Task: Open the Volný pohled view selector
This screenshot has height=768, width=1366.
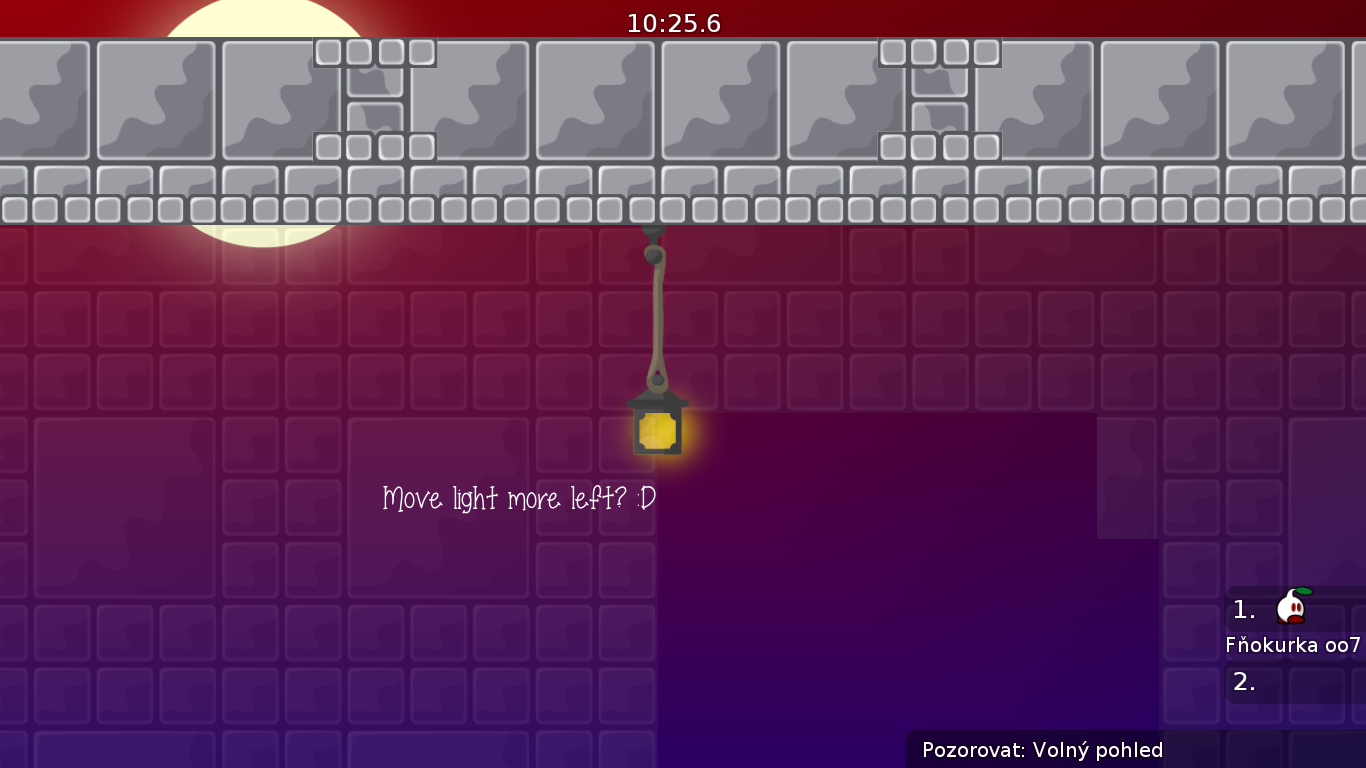Action: [1099, 749]
